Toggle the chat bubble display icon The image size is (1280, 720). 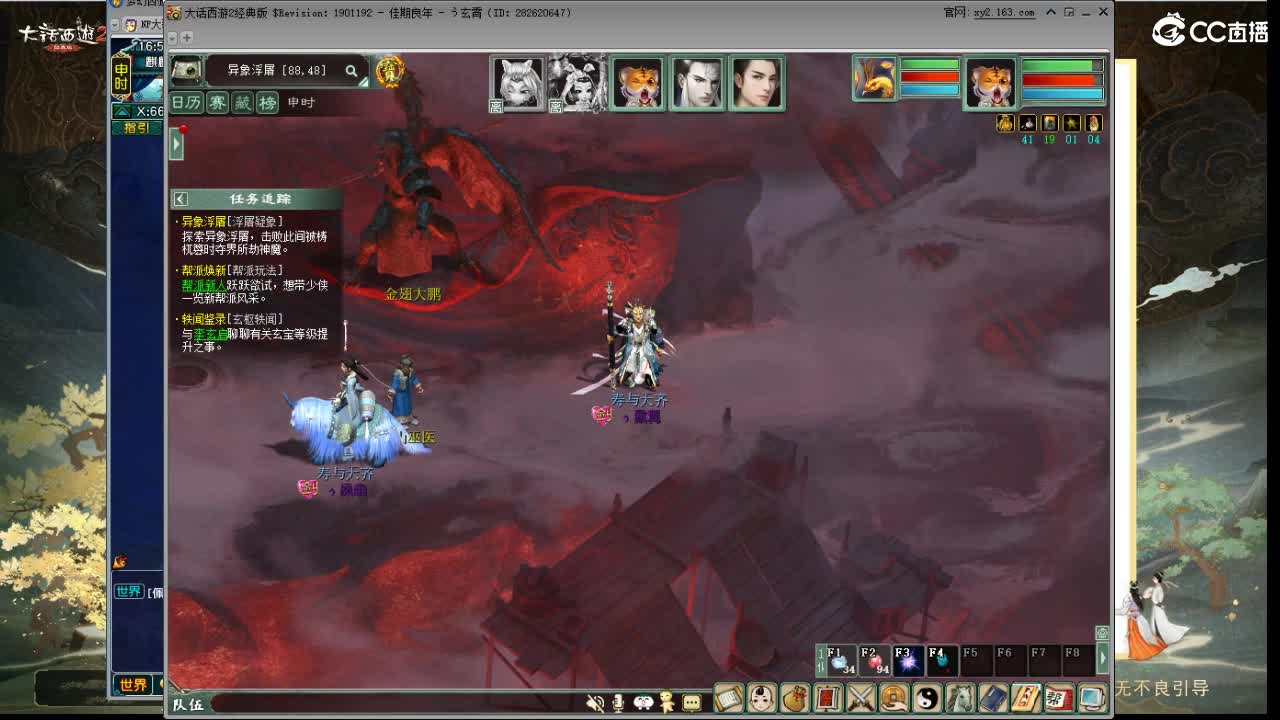coord(691,703)
